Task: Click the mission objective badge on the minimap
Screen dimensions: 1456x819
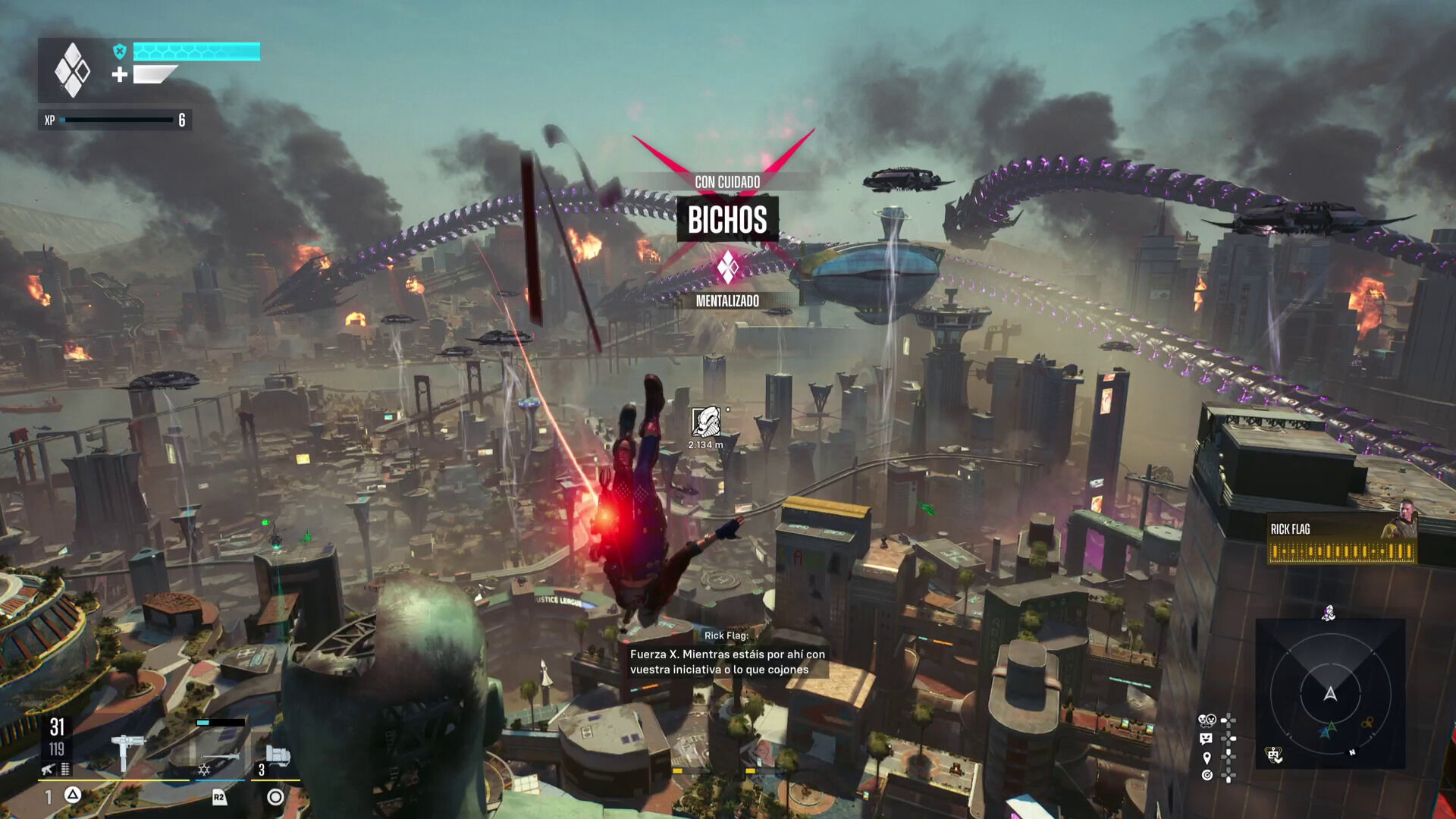Action: (x=1273, y=755)
